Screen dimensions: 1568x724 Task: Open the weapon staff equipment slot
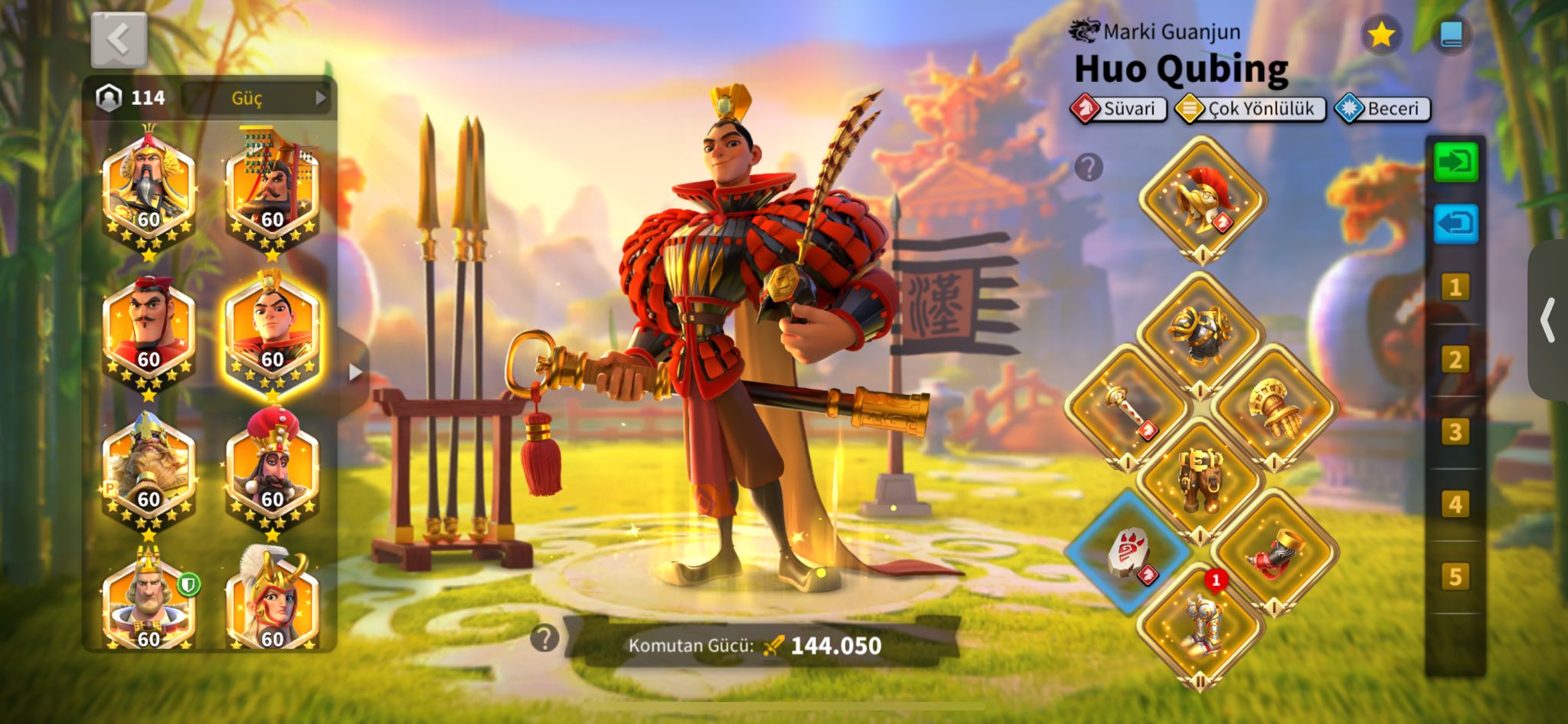1127,408
